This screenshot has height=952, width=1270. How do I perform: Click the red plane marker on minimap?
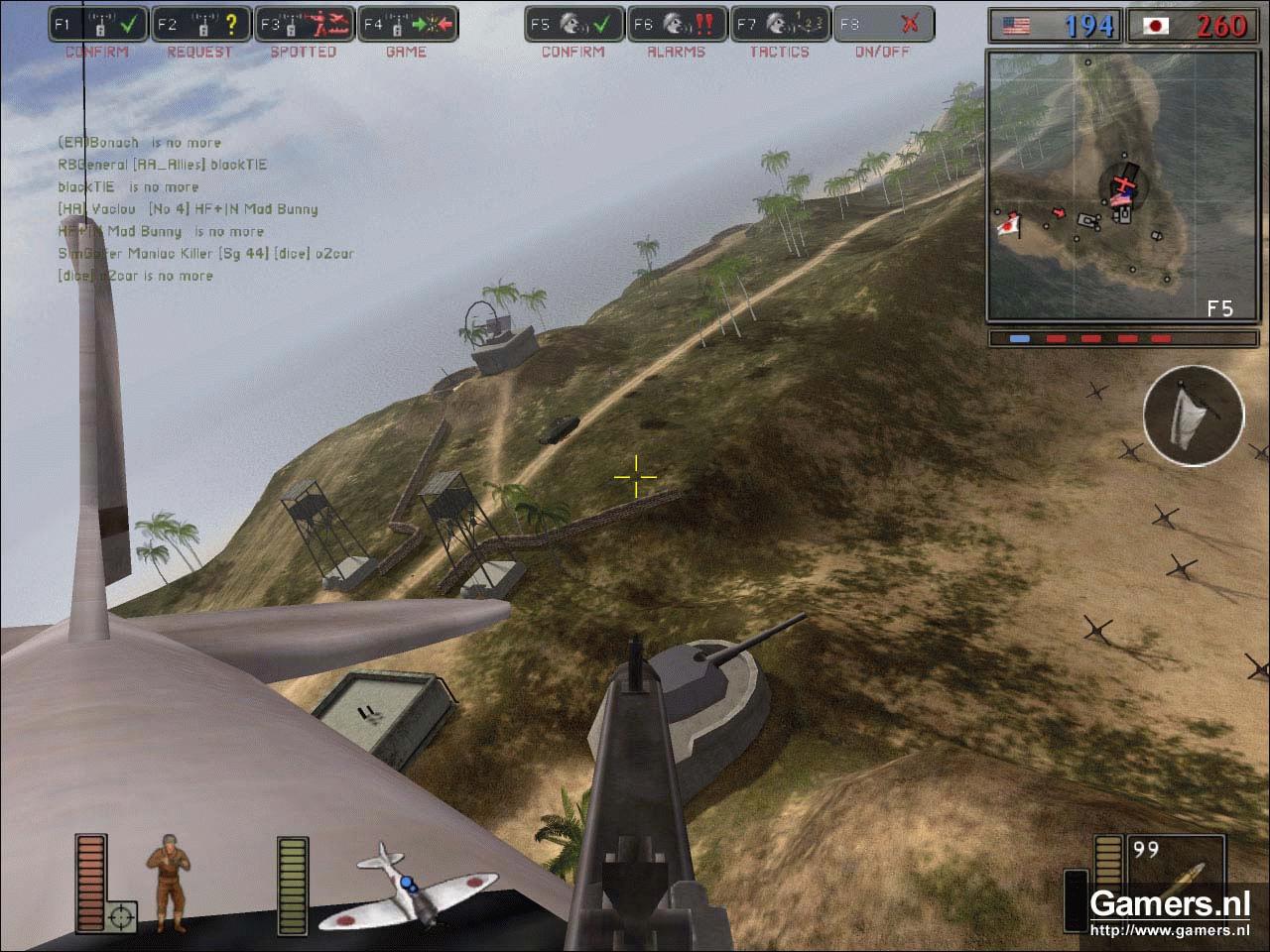coord(1122,186)
